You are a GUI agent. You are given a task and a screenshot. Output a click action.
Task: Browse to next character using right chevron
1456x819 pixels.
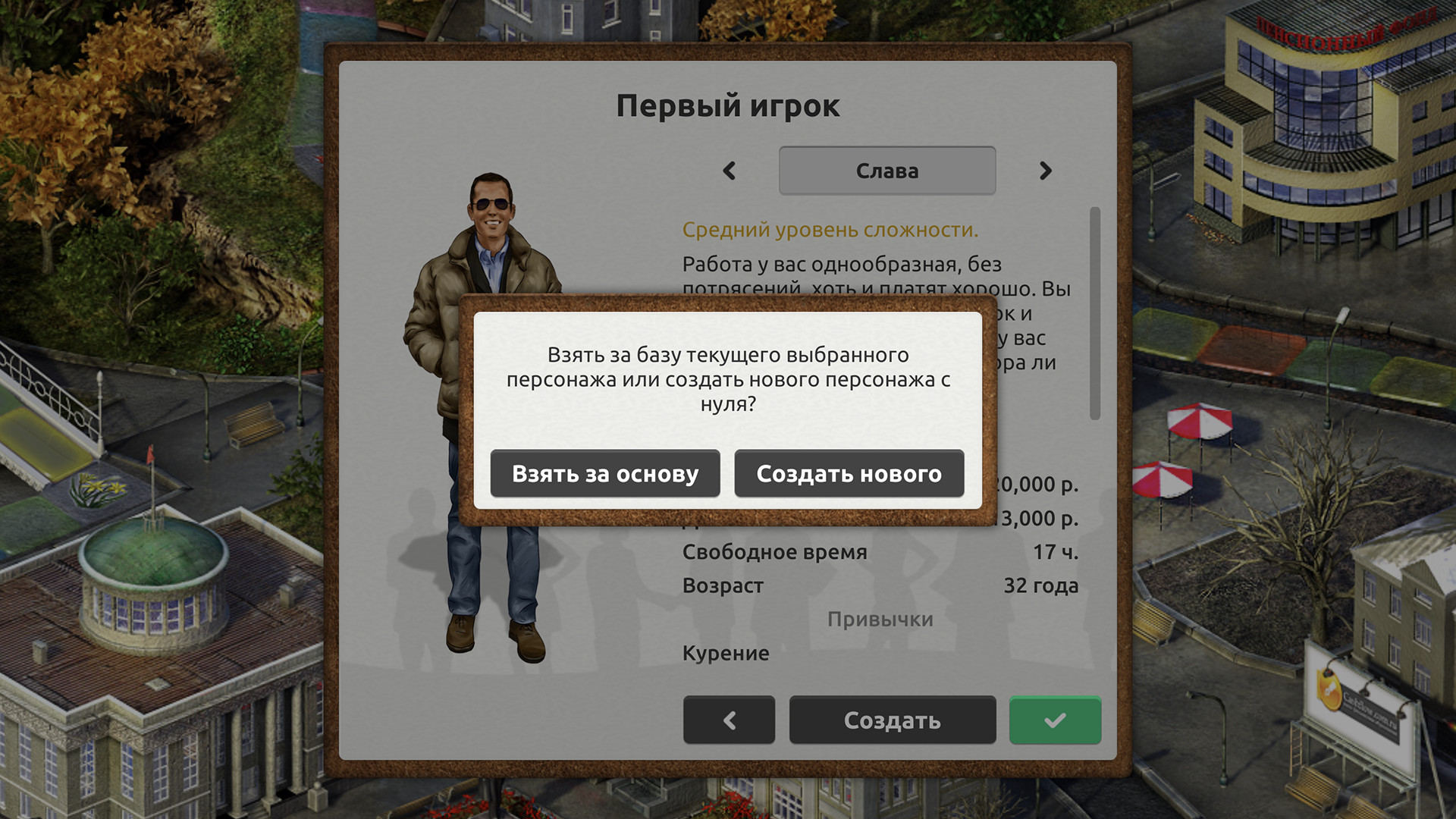click(x=1046, y=171)
